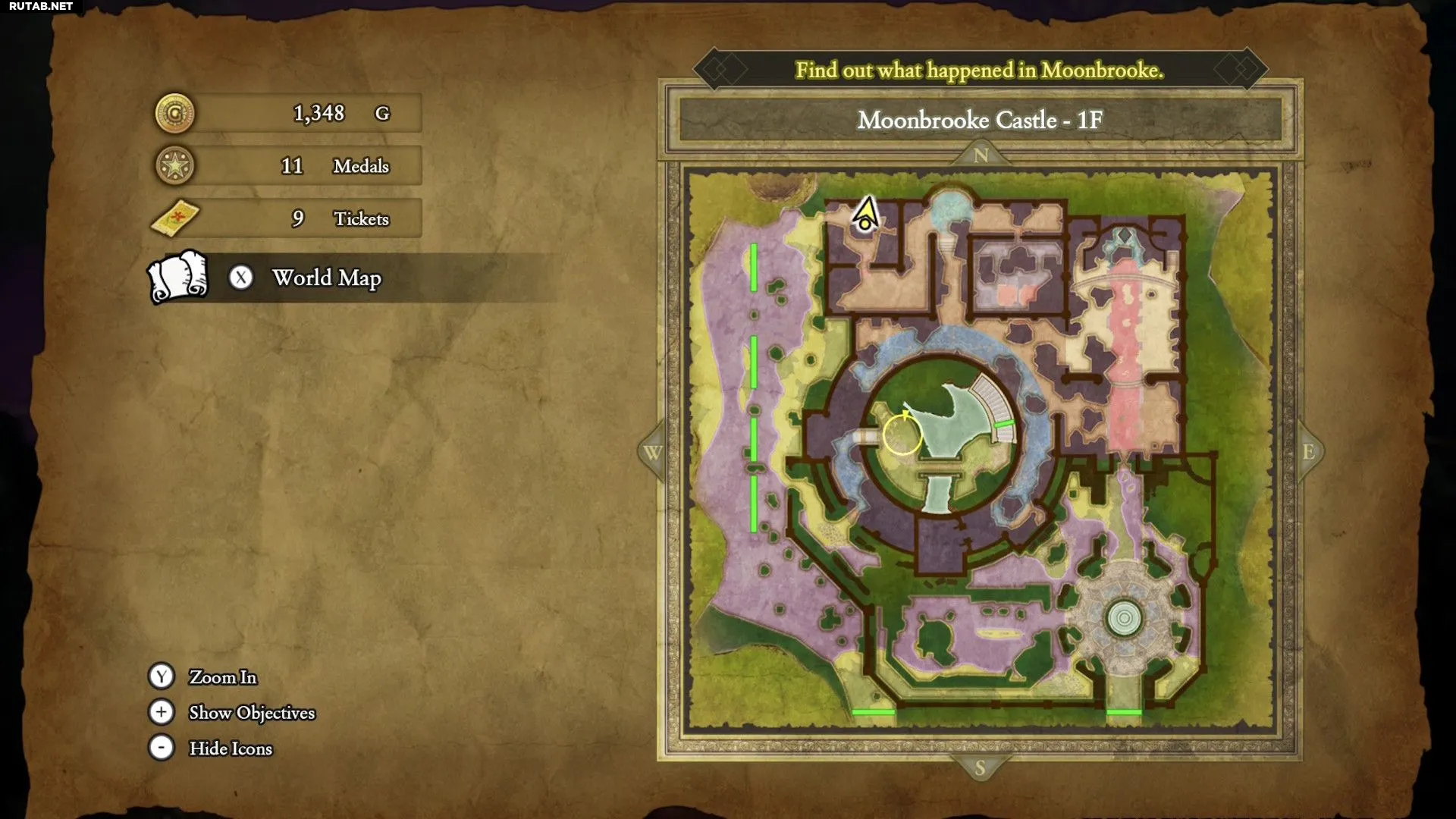Click the RUTAB.NET watermark link

[x=41, y=7]
